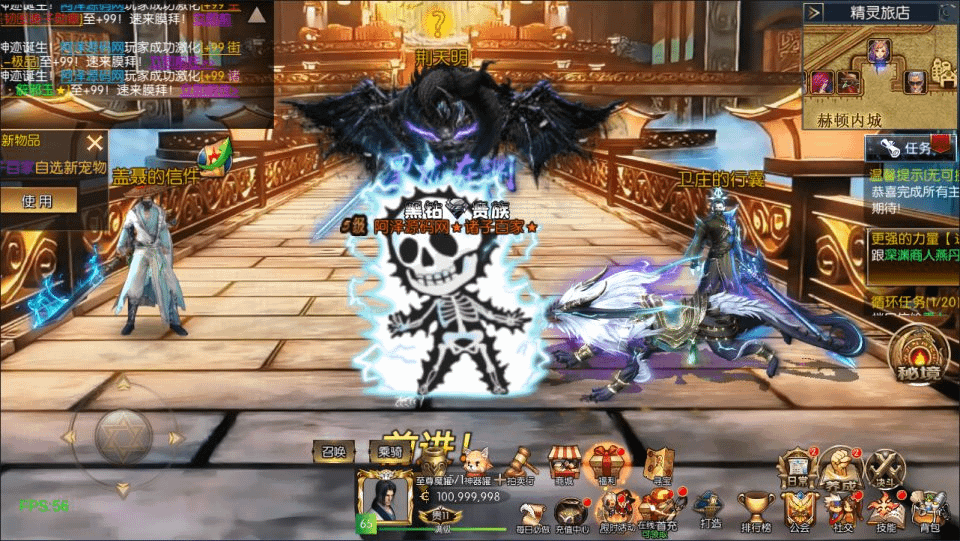Open the 商城 shop stall icon
This screenshot has width=960, height=541.
(565, 463)
